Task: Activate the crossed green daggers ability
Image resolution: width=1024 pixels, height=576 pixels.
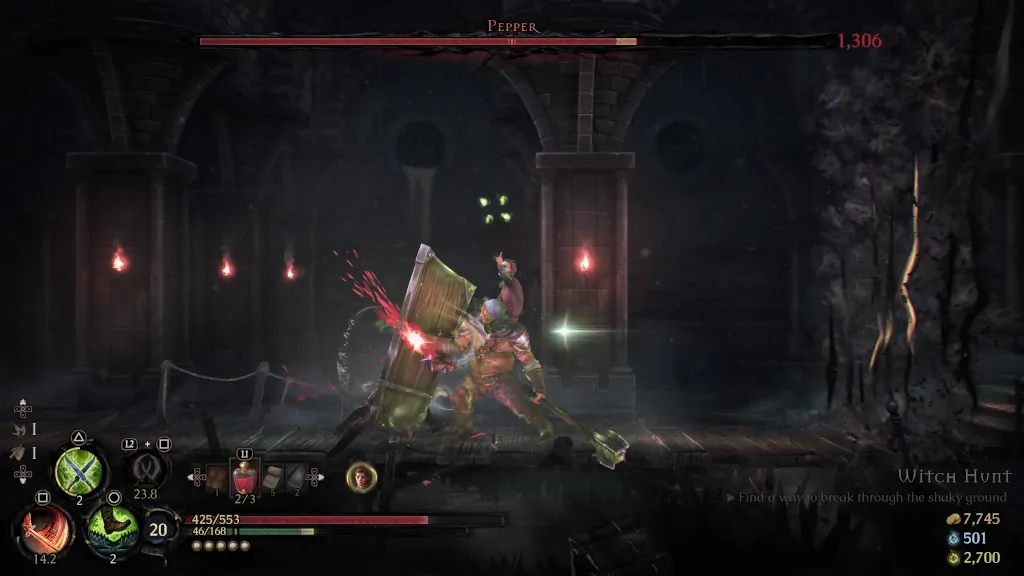Action: coord(80,469)
